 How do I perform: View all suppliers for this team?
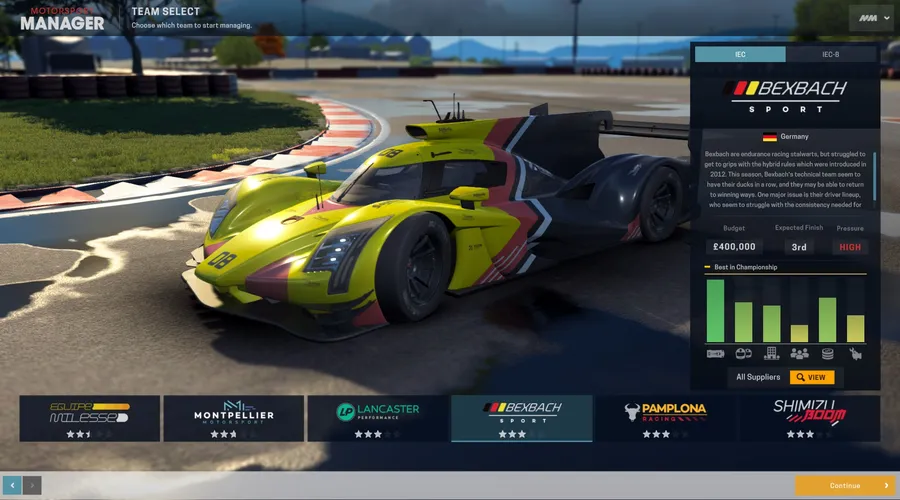click(x=811, y=377)
